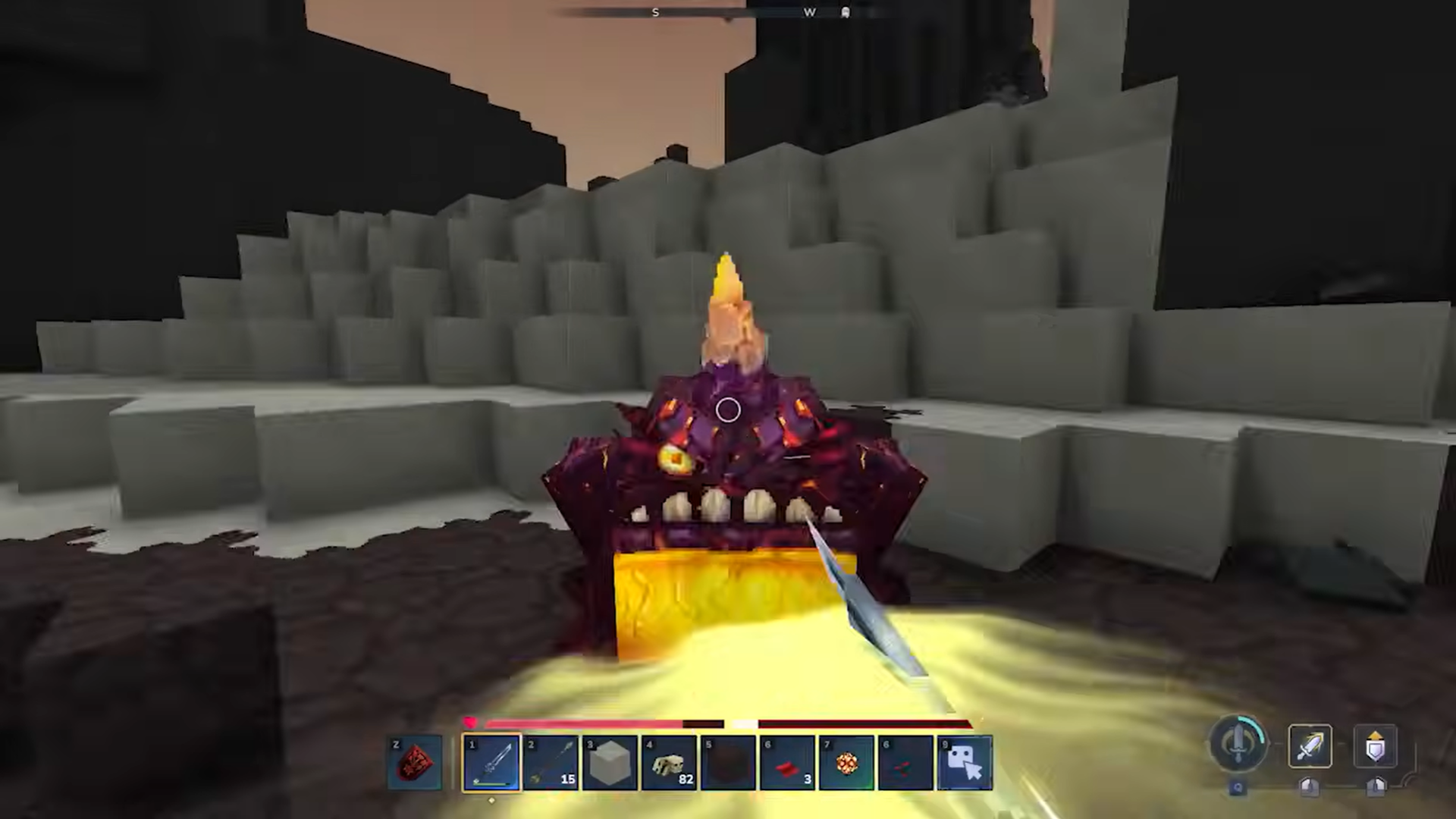
Task: Select the W marker on the compass bar
Action: click(x=810, y=12)
